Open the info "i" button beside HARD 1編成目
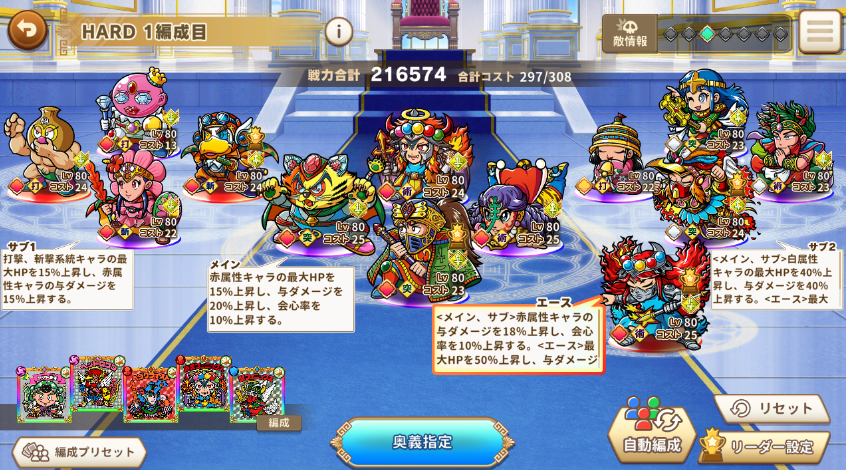The image size is (846, 470). [338, 31]
